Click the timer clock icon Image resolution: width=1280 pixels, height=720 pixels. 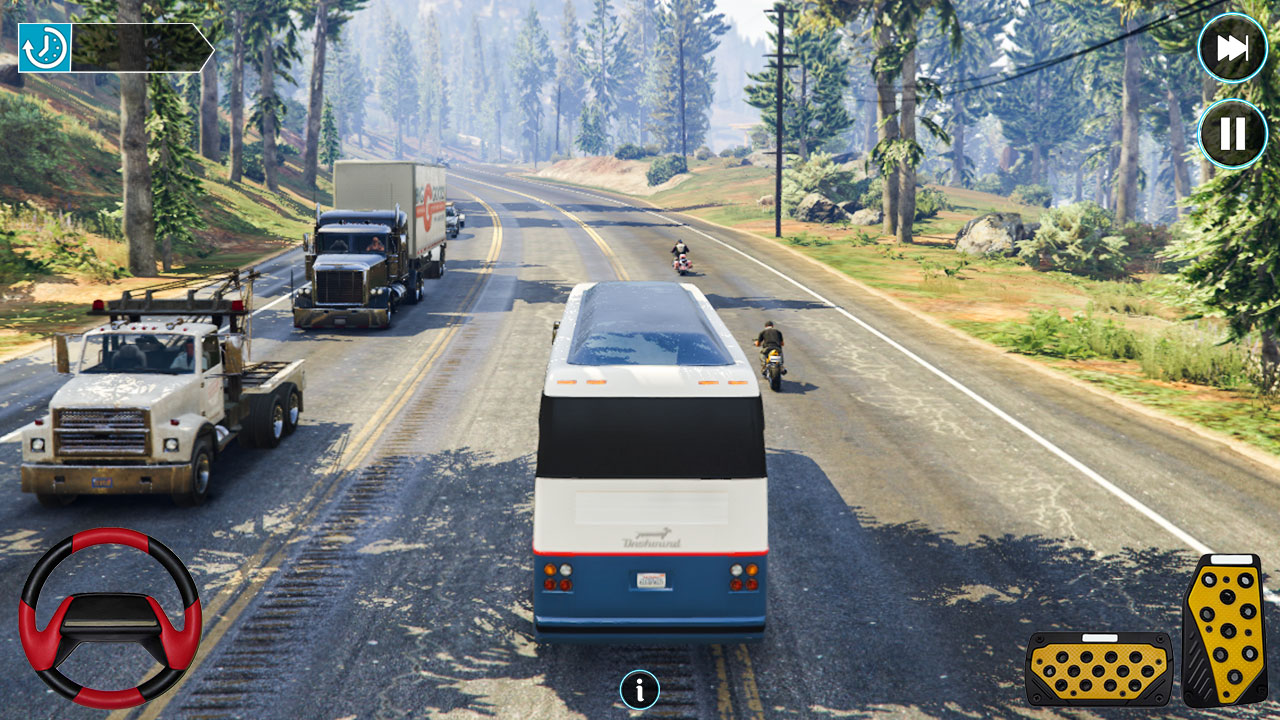coord(45,45)
